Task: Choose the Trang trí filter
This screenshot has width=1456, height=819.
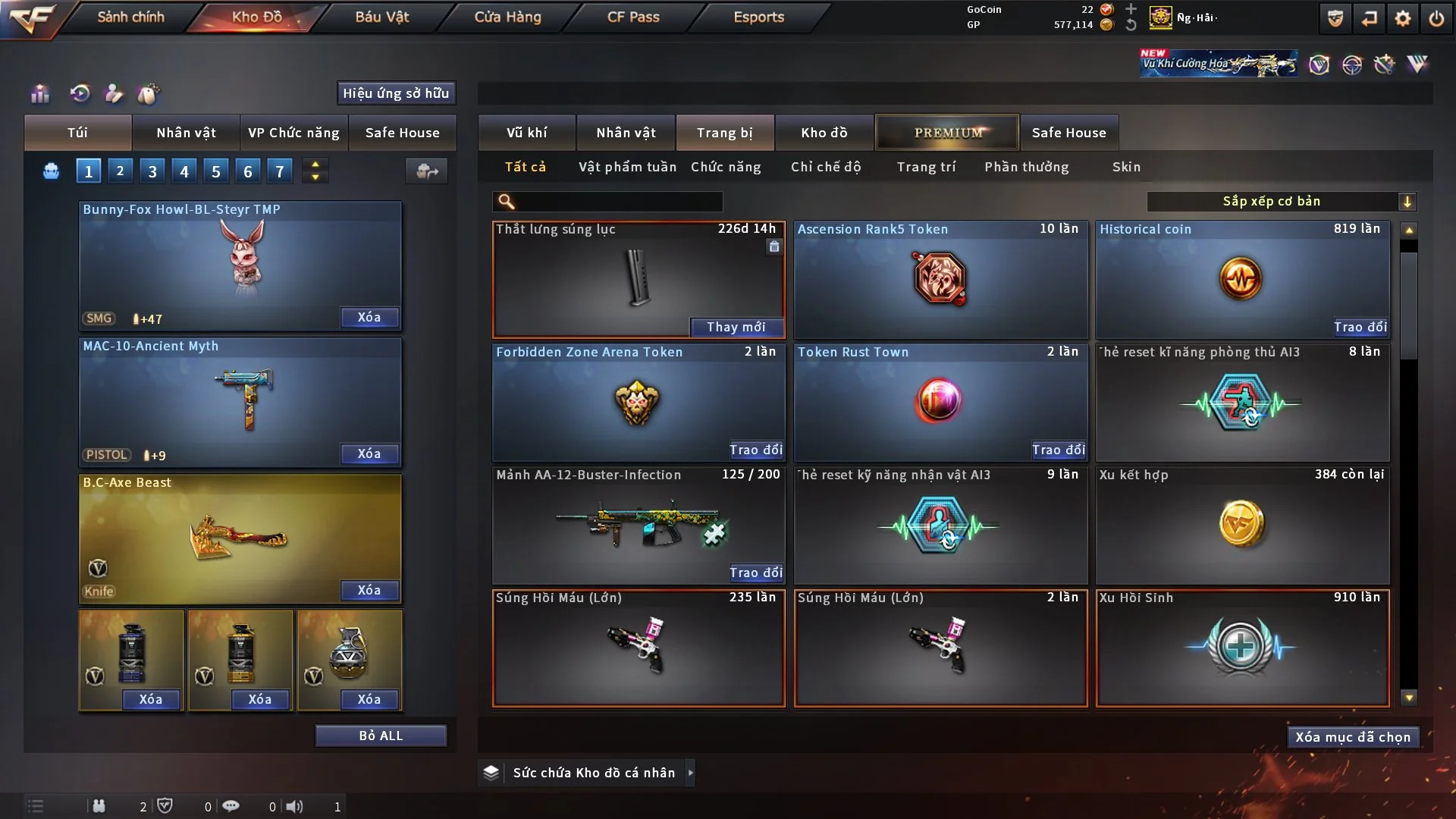Action: tap(926, 167)
